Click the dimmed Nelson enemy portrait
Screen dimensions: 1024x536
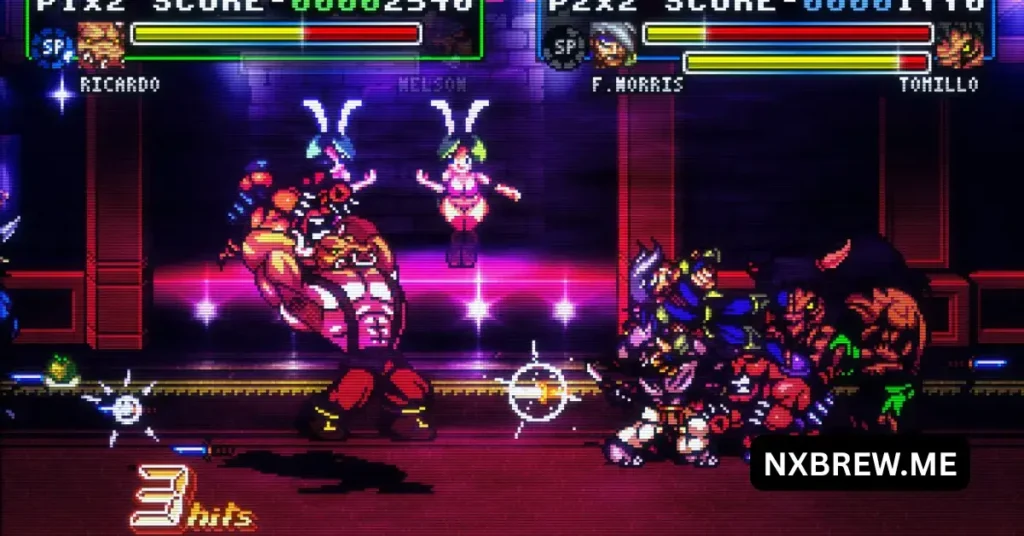pos(453,40)
